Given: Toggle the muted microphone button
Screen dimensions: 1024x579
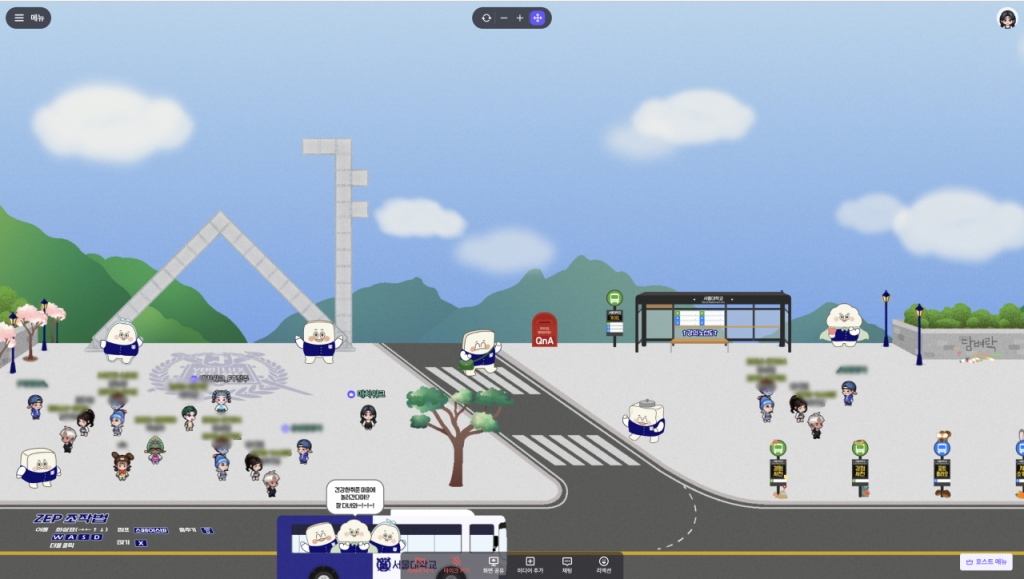Looking at the screenshot, I should 455,565.
